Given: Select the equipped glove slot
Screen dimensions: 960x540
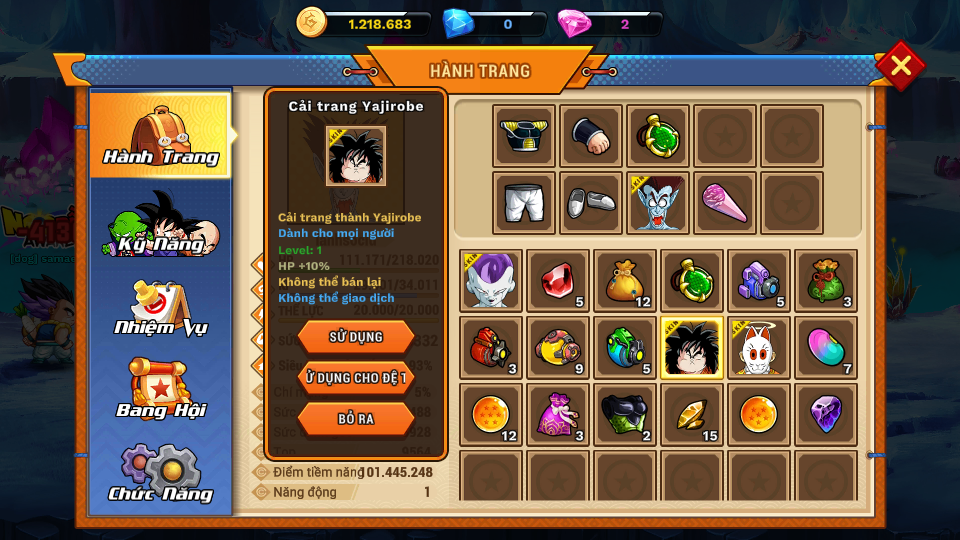Looking at the screenshot, I should [x=591, y=136].
